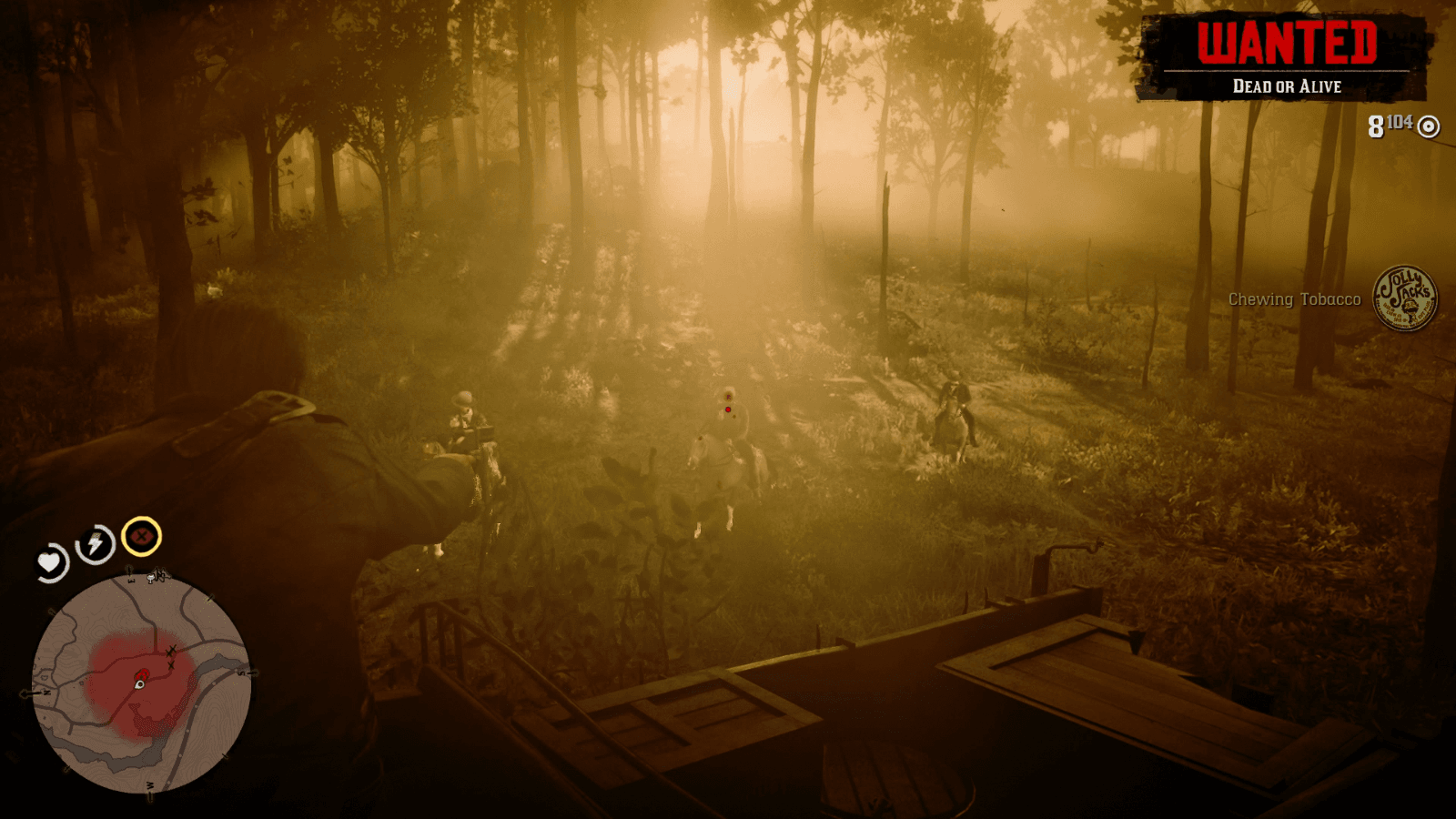Image resolution: width=1456 pixels, height=819 pixels.
Task: Select the Dead or Alive label
Action: pos(1289,87)
